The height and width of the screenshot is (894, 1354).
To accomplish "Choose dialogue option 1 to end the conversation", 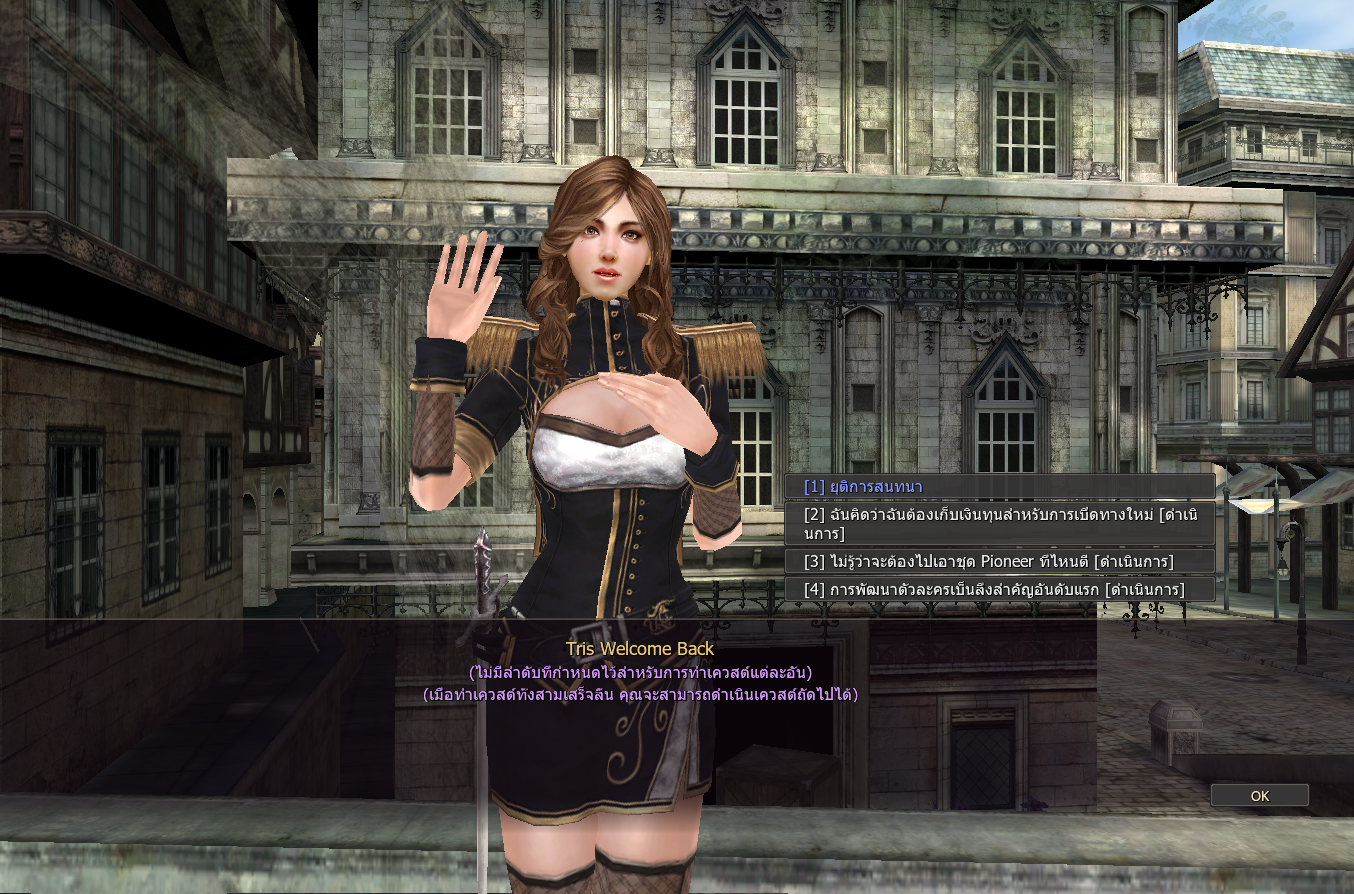I will click(1000, 487).
